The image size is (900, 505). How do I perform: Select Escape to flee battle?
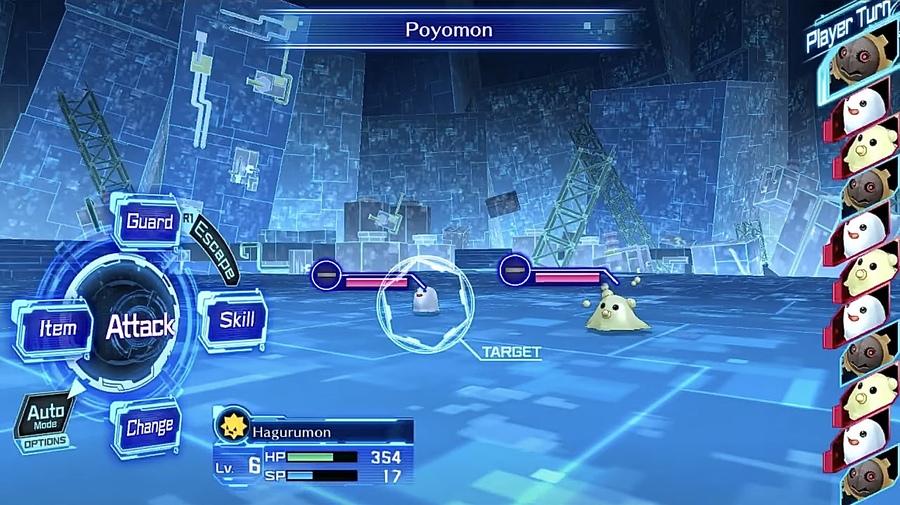point(217,250)
